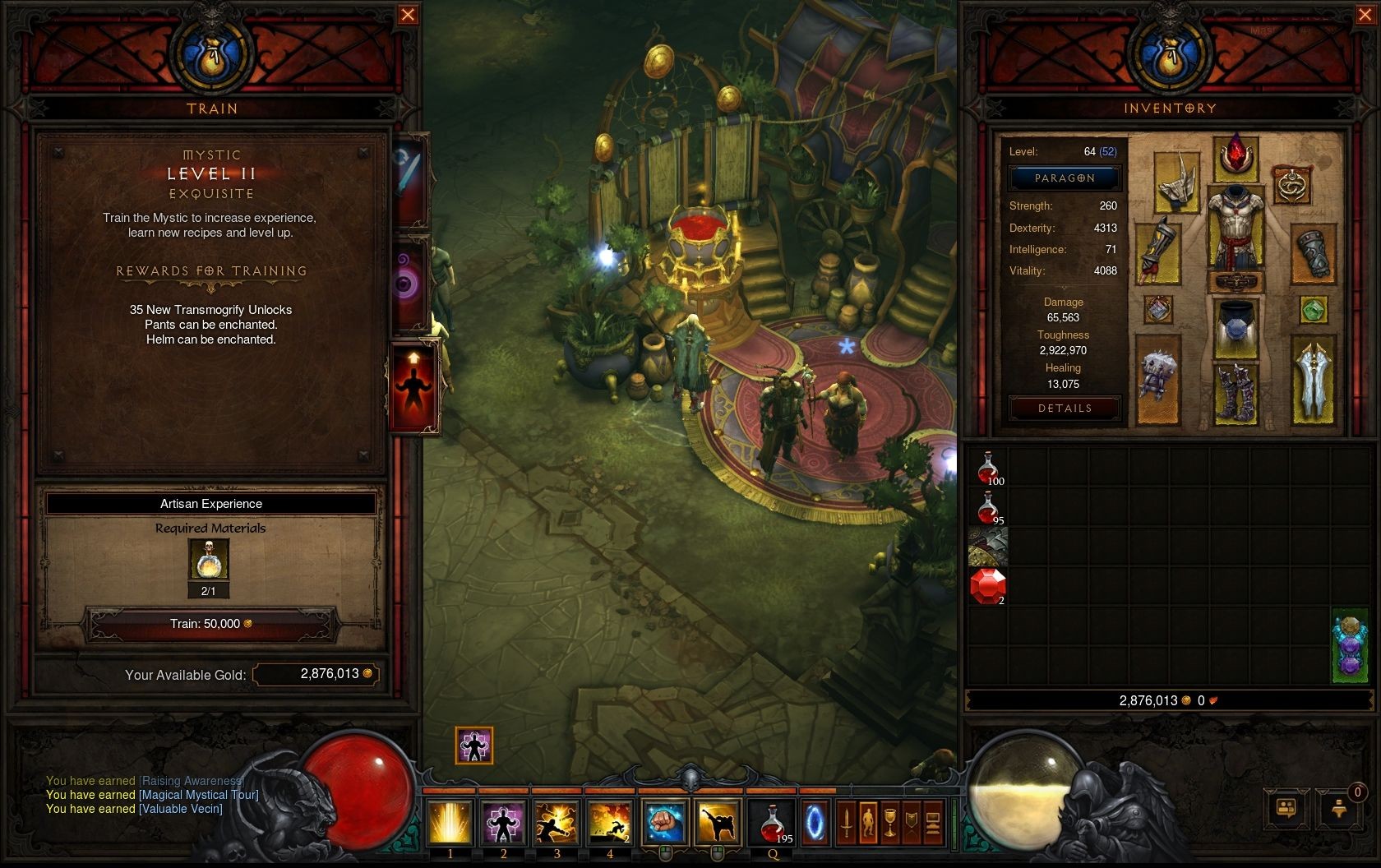Open the Paragon points window

pyautogui.click(x=1065, y=178)
